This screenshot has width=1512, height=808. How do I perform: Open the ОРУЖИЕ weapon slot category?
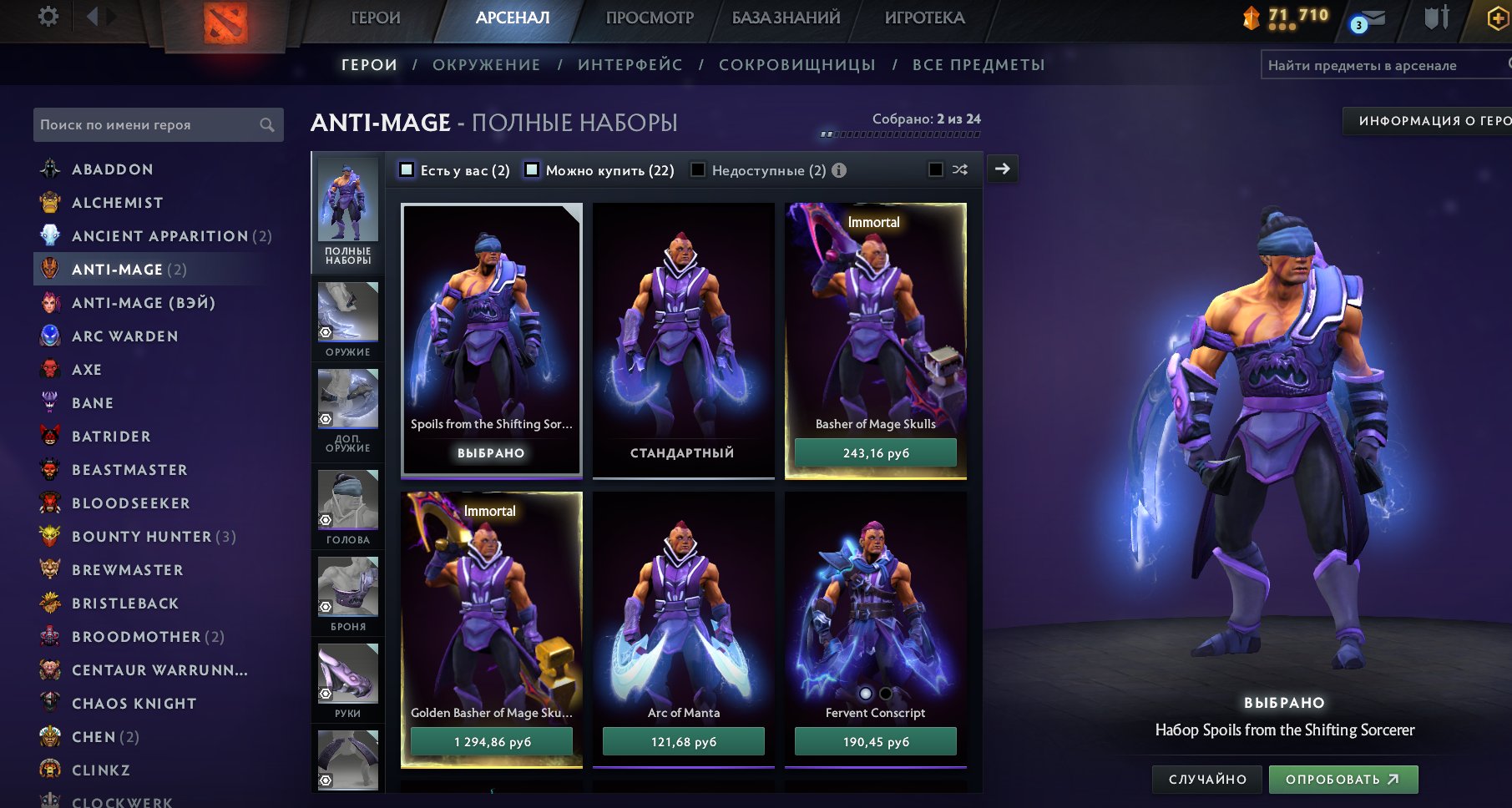pyautogui.click(x=347, y=320)
